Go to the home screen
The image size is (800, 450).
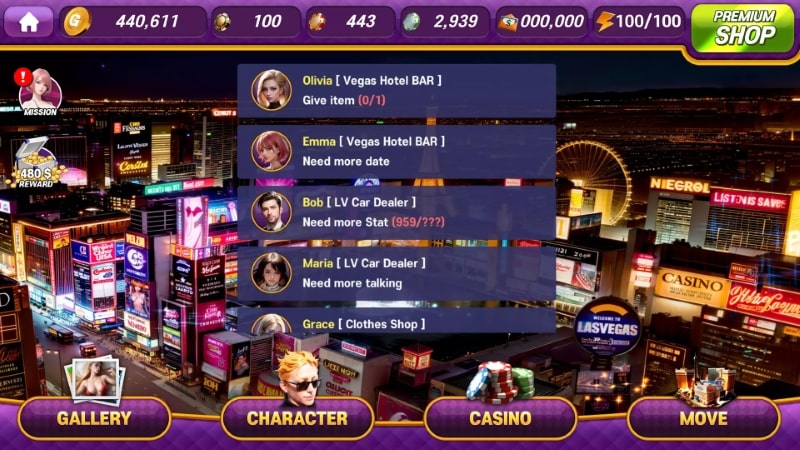[28, 21]
